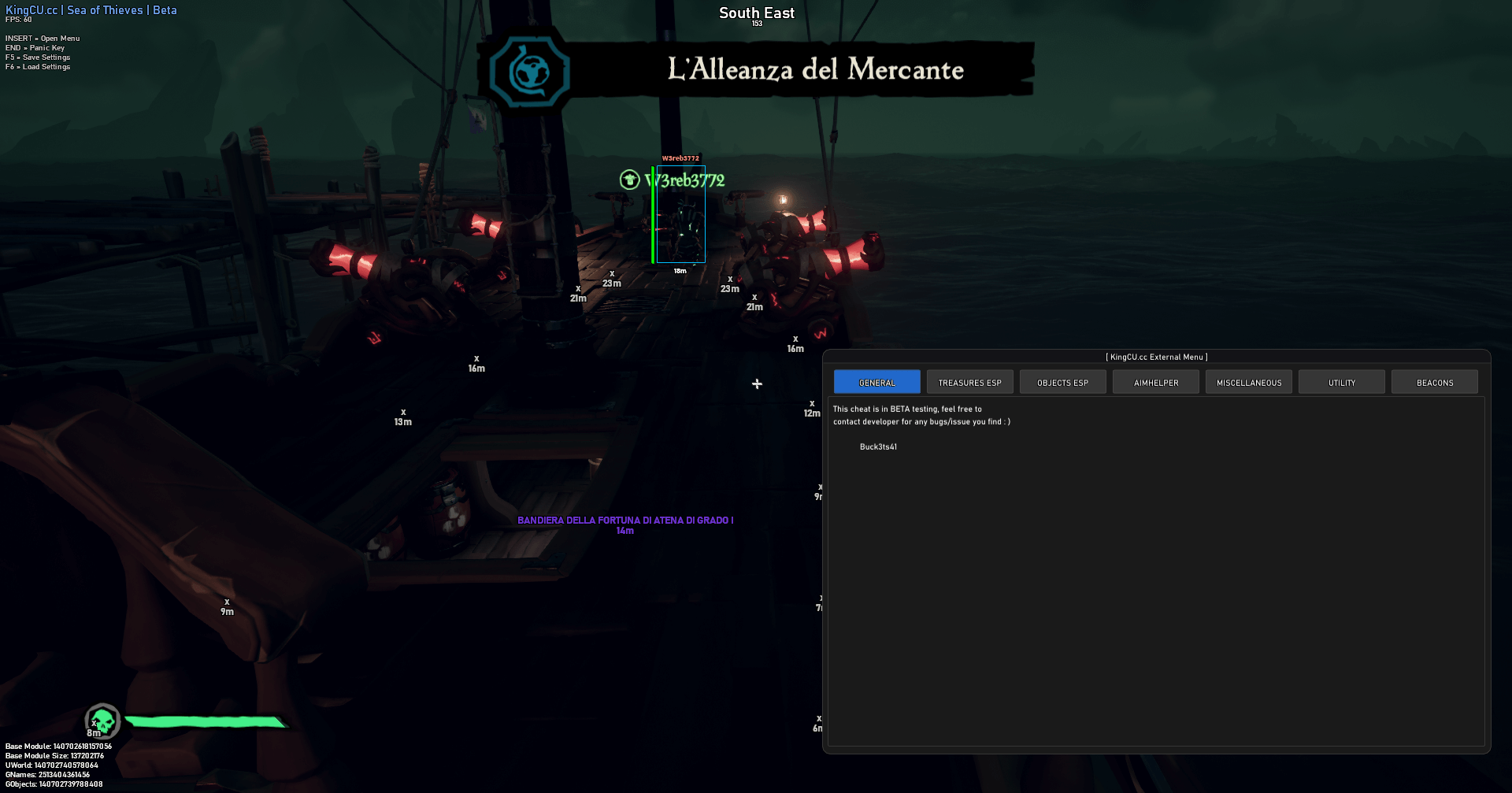This screenshot has height=793, width=1512.
Task: Click the Buck3ts41 developer name
Action: 877,447
